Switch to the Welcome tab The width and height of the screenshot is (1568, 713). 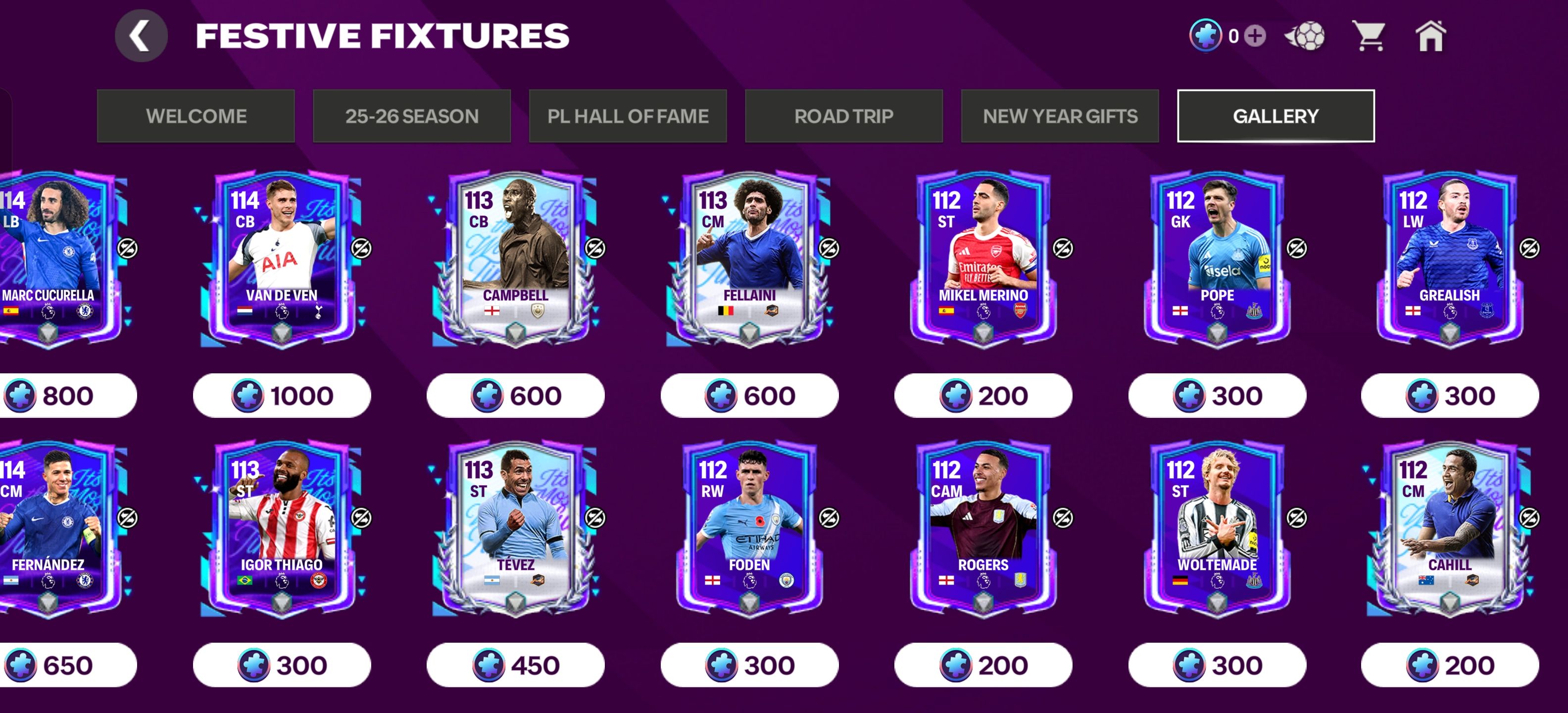[196, 116]
